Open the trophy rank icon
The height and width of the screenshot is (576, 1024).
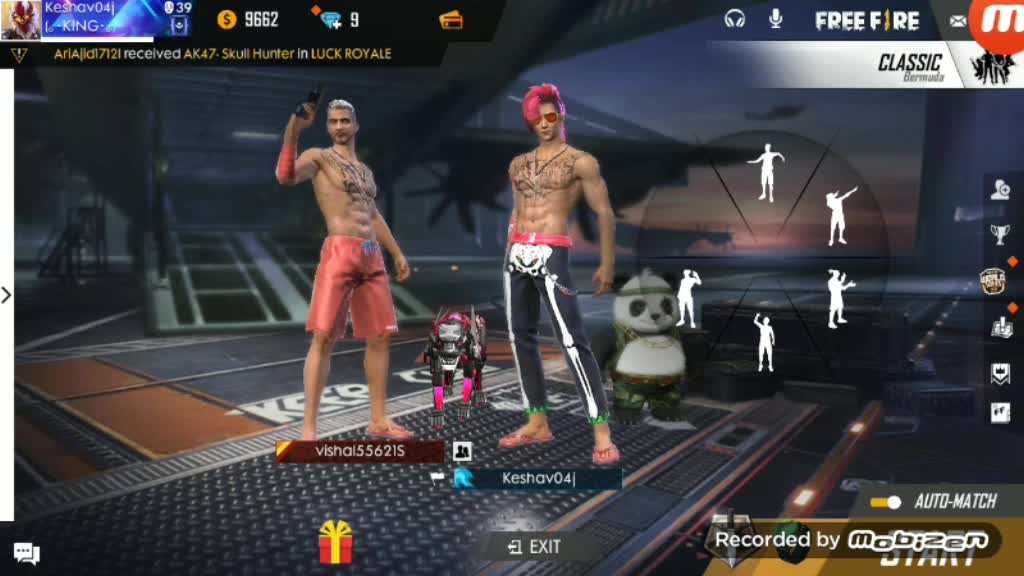(x=1000, y=235)
